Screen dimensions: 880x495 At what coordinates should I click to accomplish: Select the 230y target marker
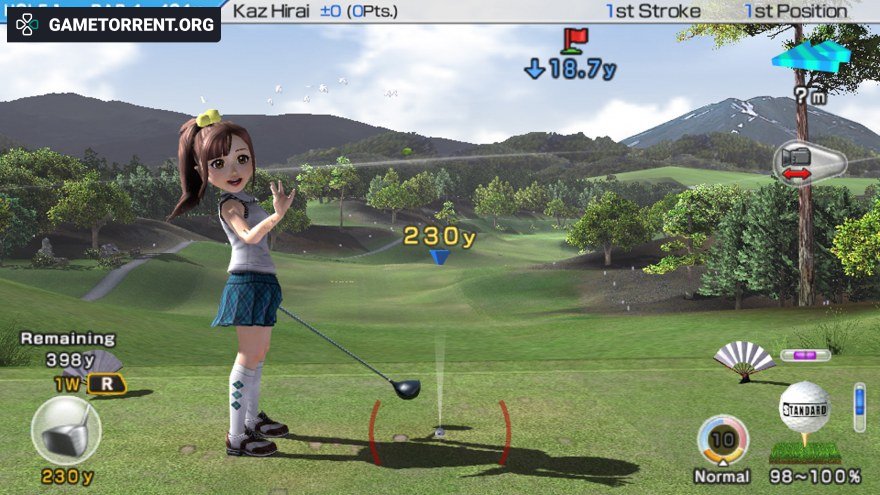(x=438, y=256)
